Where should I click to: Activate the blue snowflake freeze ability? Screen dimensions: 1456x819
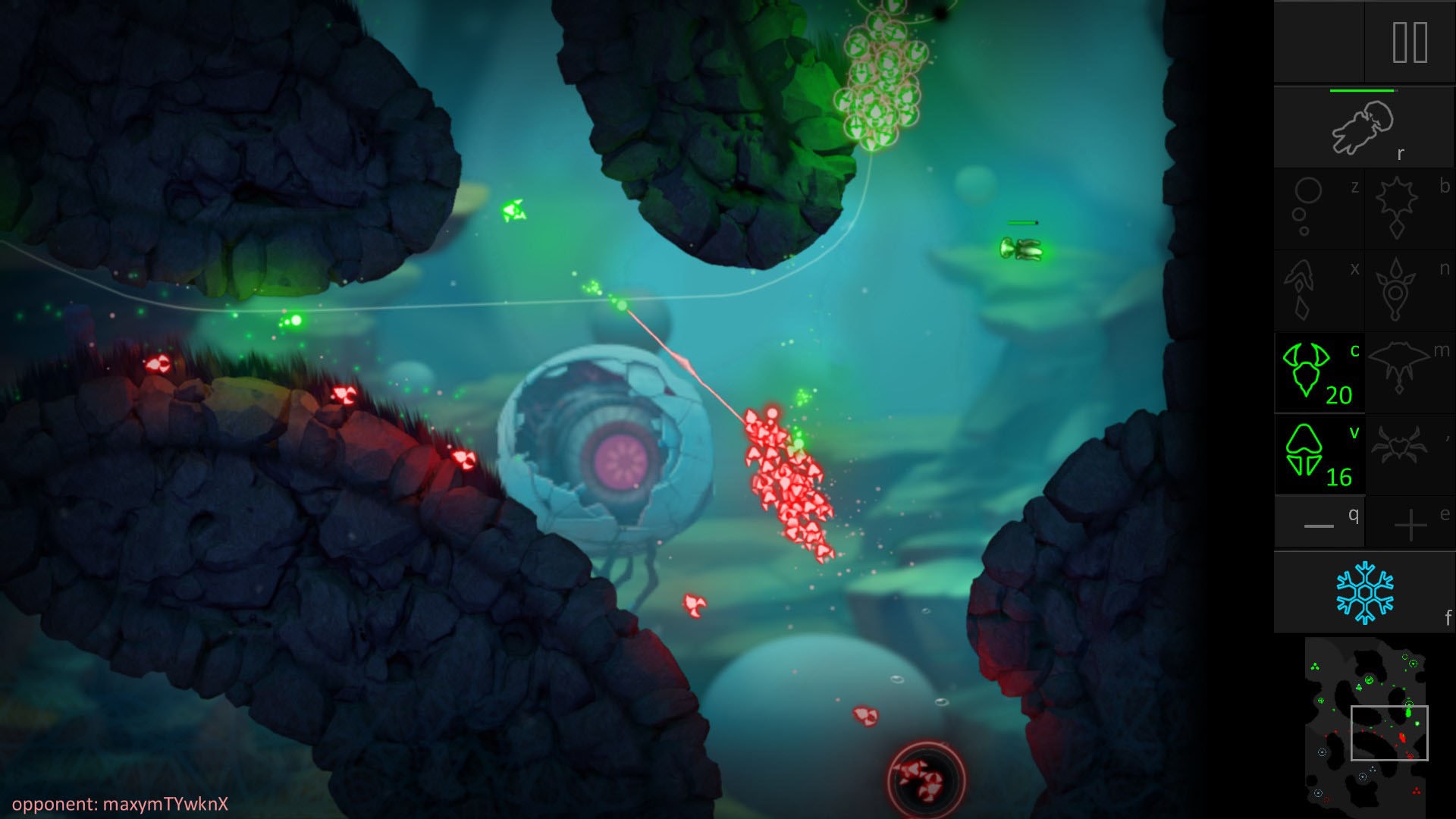click(x=1363, y=592)
